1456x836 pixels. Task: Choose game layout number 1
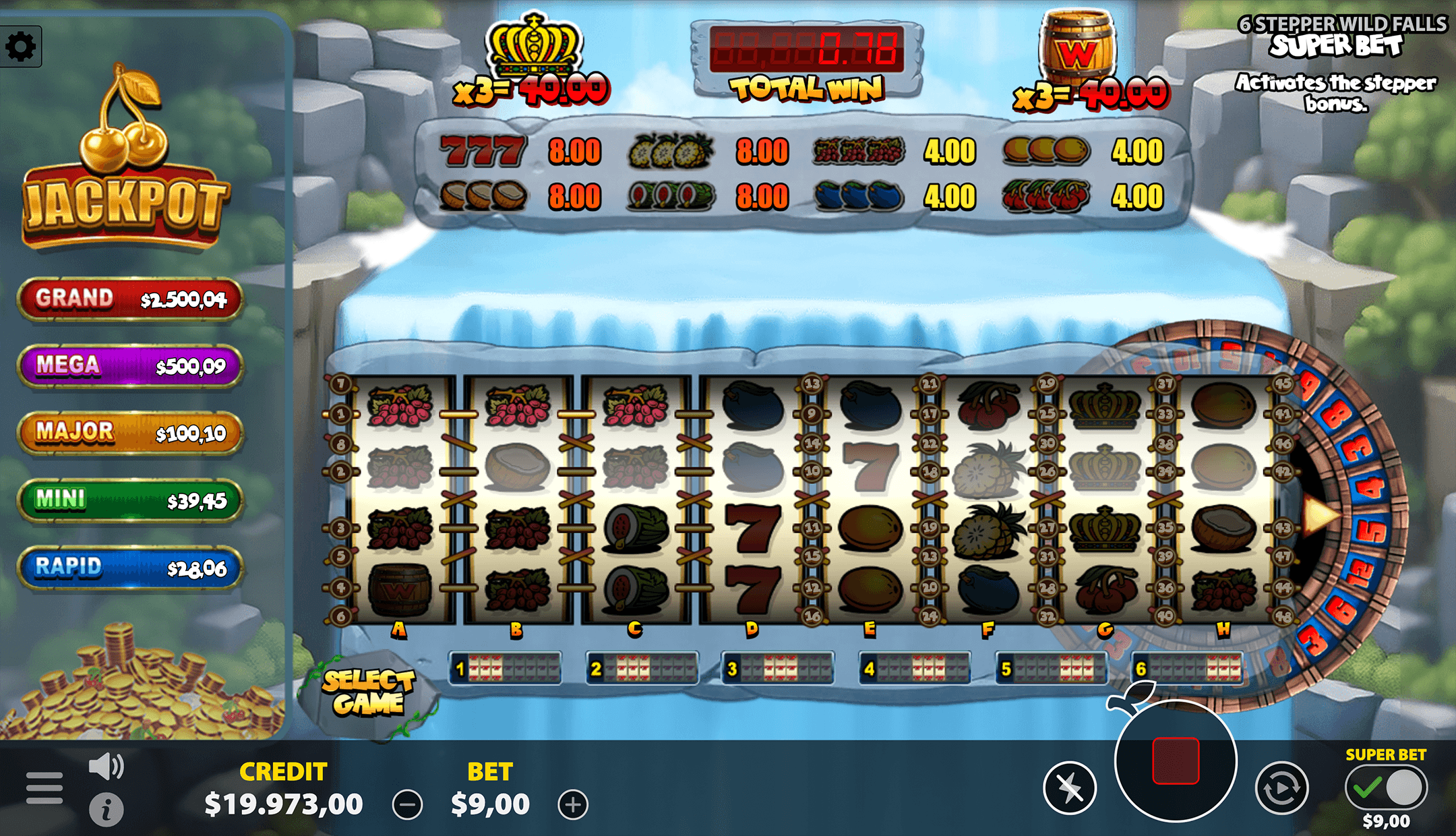coord(506,669)
